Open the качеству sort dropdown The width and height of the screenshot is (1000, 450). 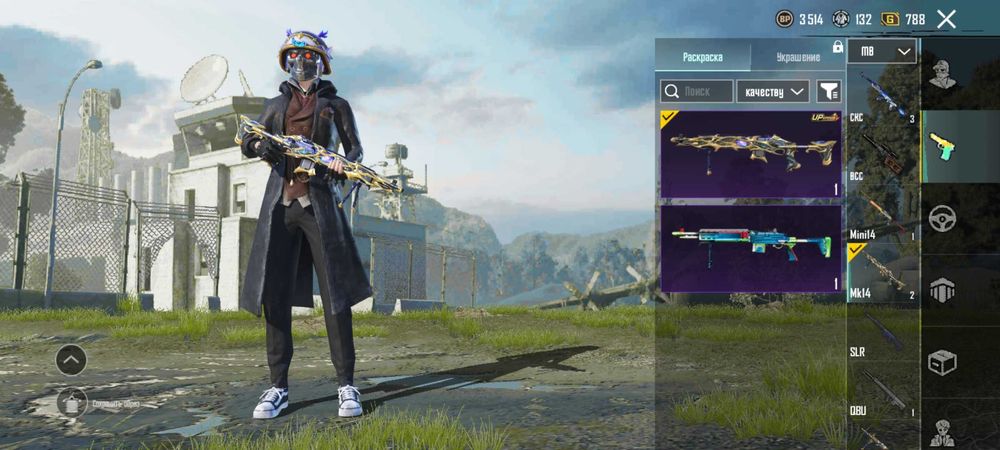click(x=773, y=91)
